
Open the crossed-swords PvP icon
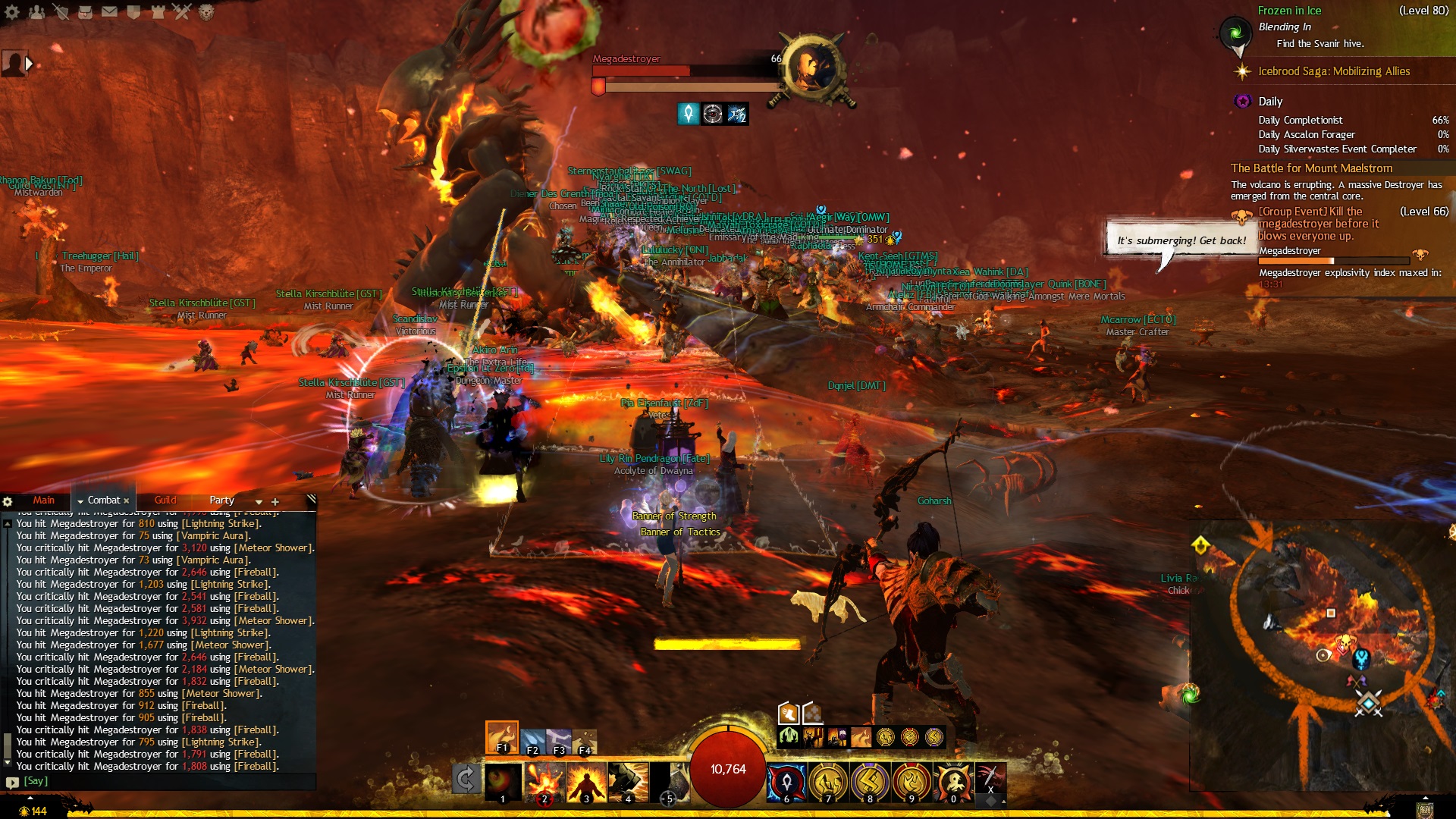tap(181, 11)
